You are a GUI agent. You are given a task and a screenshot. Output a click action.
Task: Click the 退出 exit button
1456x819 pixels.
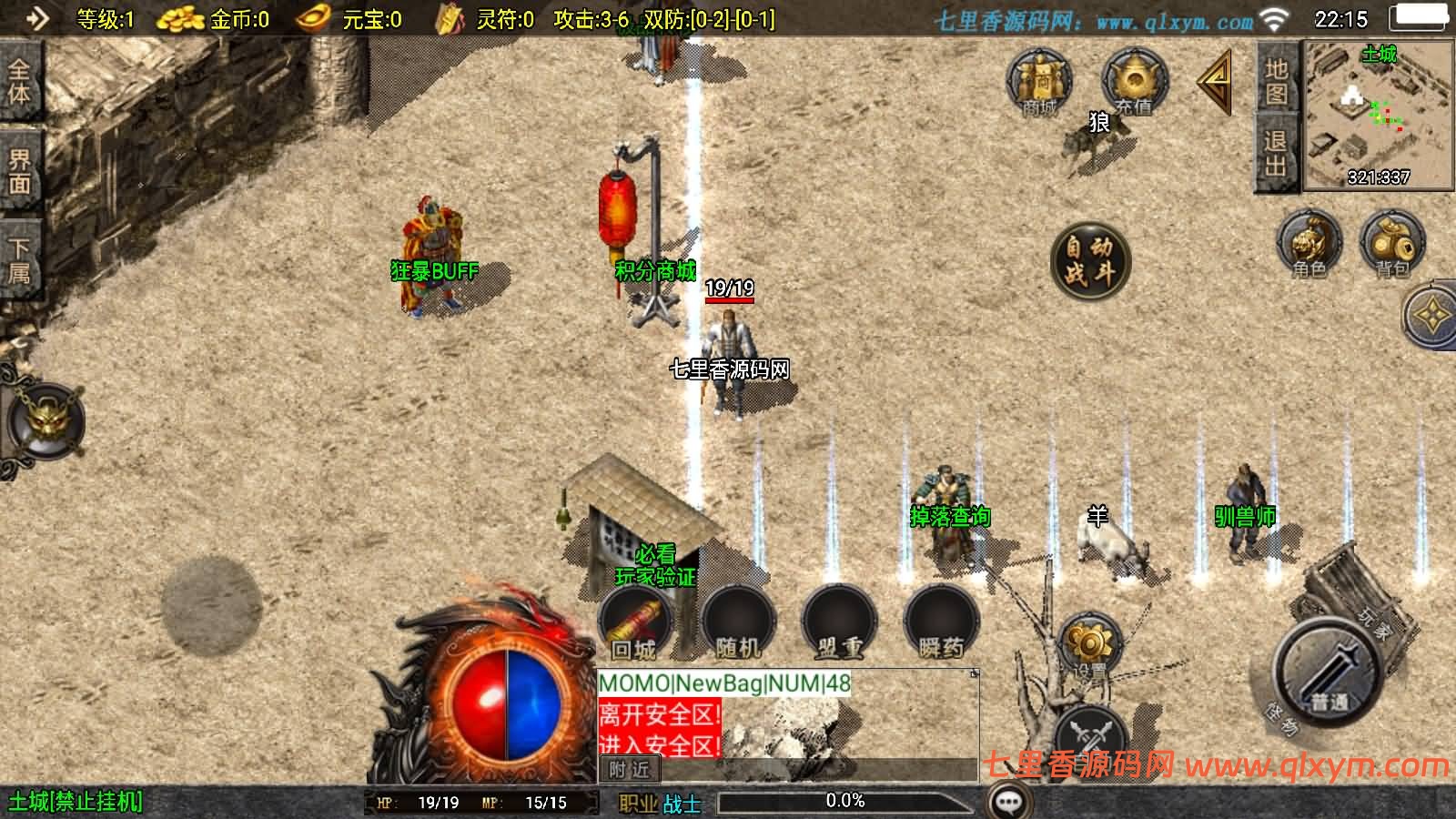[x=1276, y=153]
